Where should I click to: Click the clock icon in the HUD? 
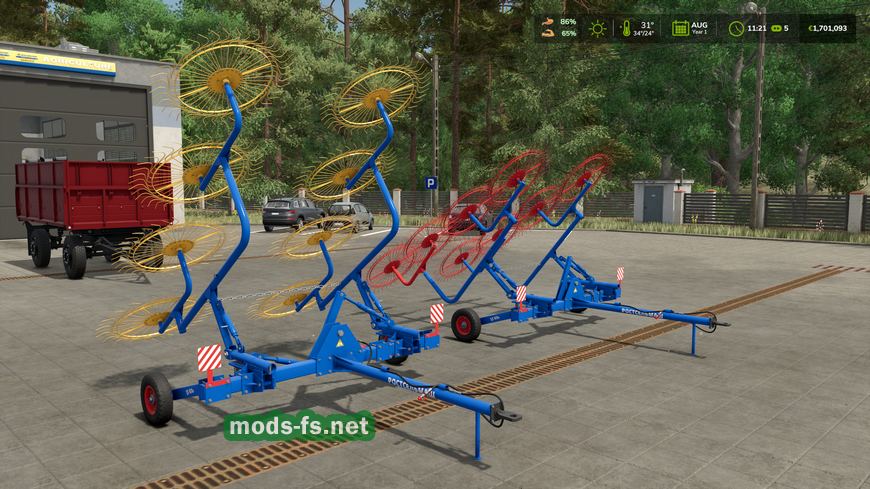(735, 28)
